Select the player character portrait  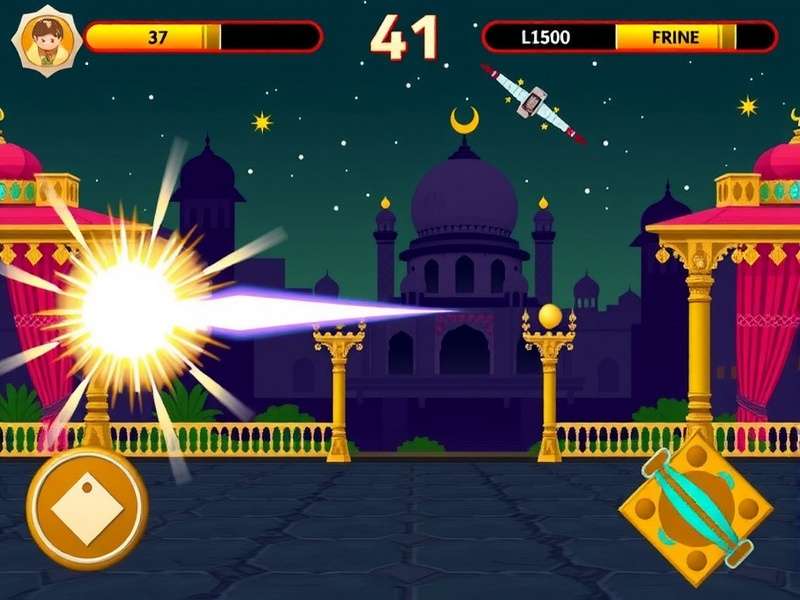coord(46,39)
